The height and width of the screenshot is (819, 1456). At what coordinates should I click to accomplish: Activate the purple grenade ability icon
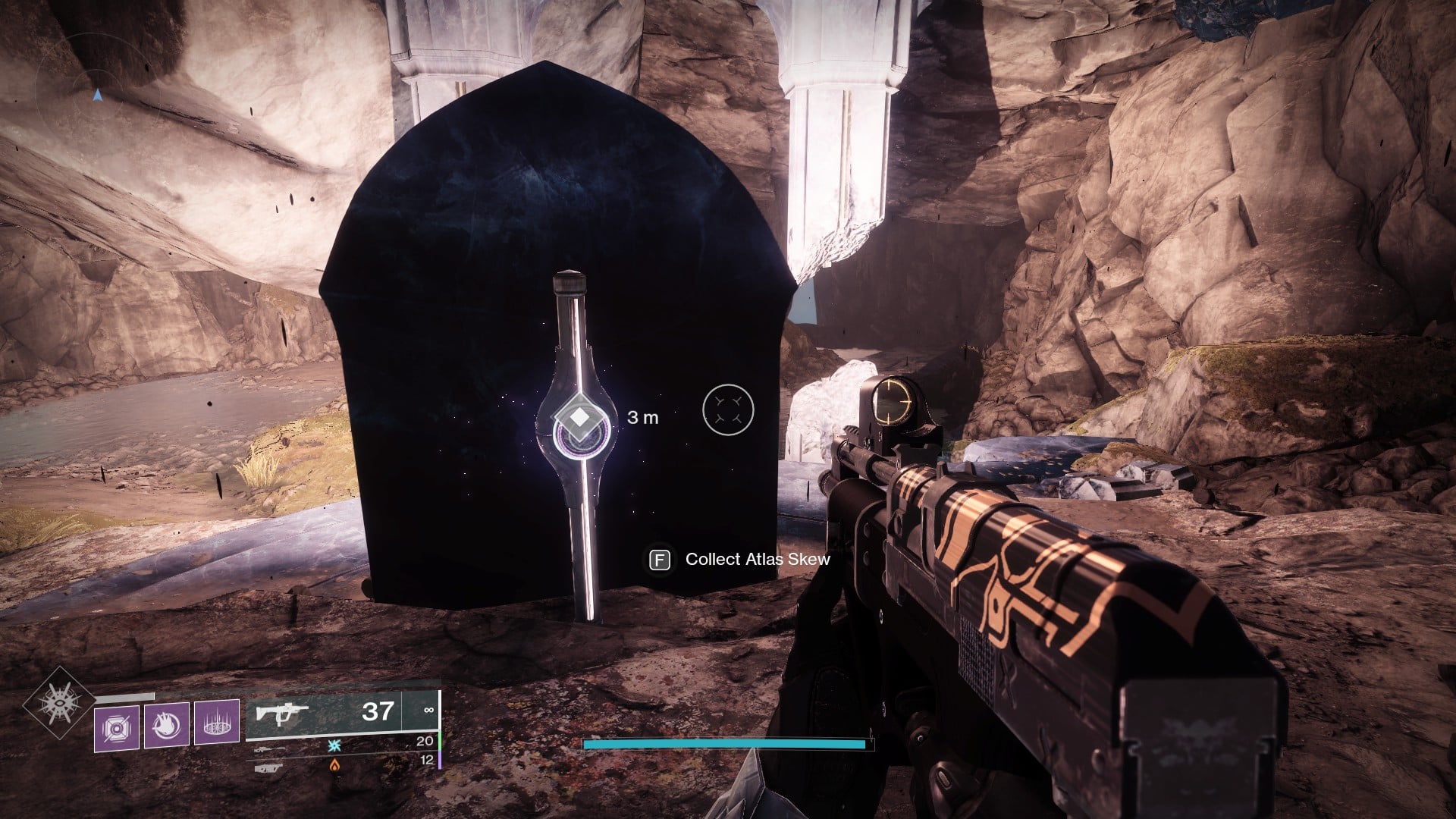tap(117, 728)
